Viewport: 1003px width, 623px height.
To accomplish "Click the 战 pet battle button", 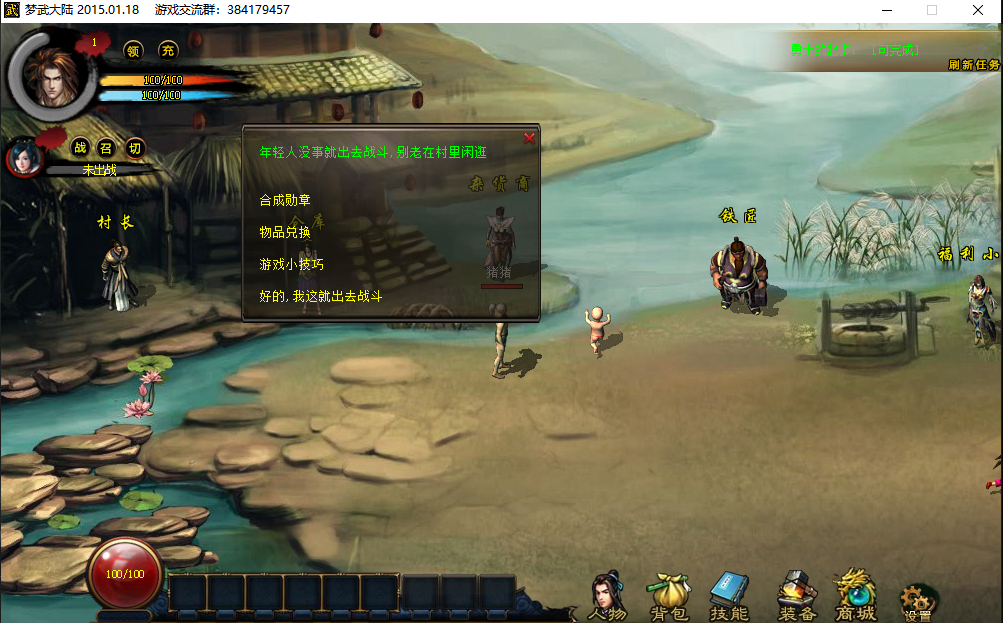I will tap(80, 148).
